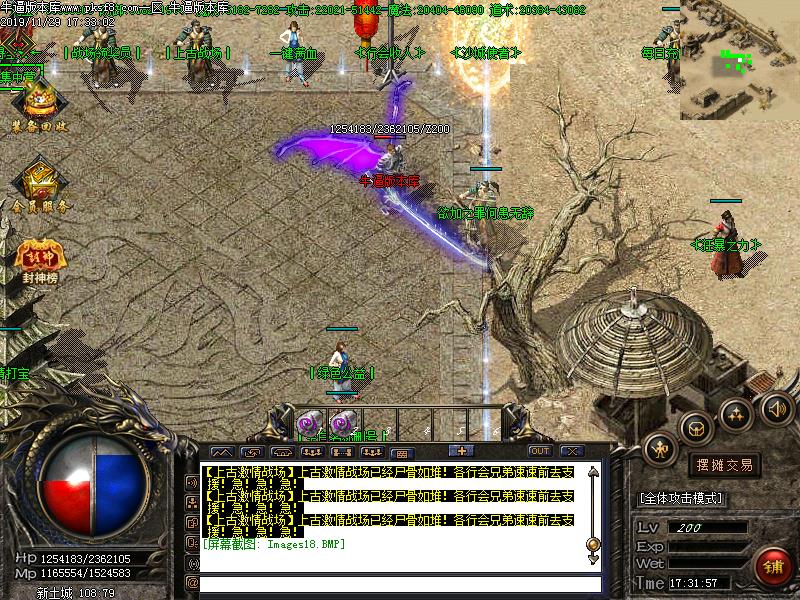Toggle the sound speaker icon
800x600 pixels.
(776, 408)
